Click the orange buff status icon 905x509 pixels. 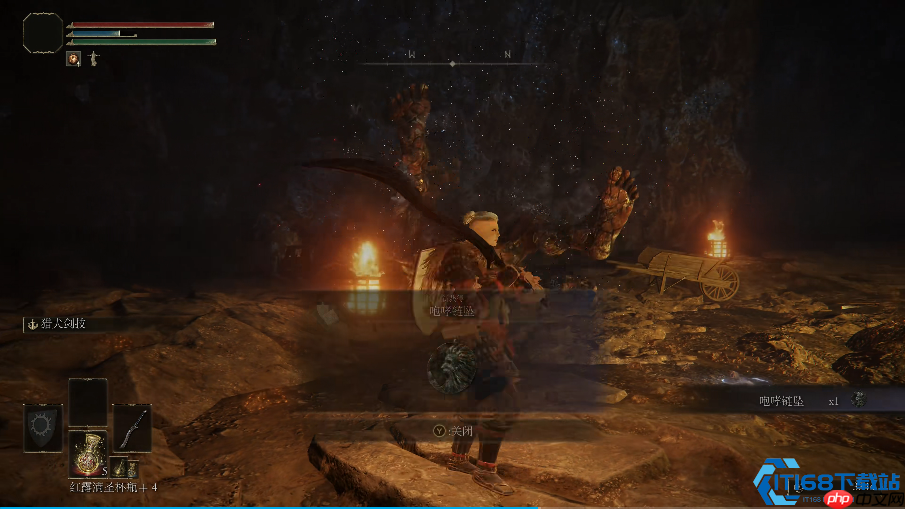pos(73,59)
